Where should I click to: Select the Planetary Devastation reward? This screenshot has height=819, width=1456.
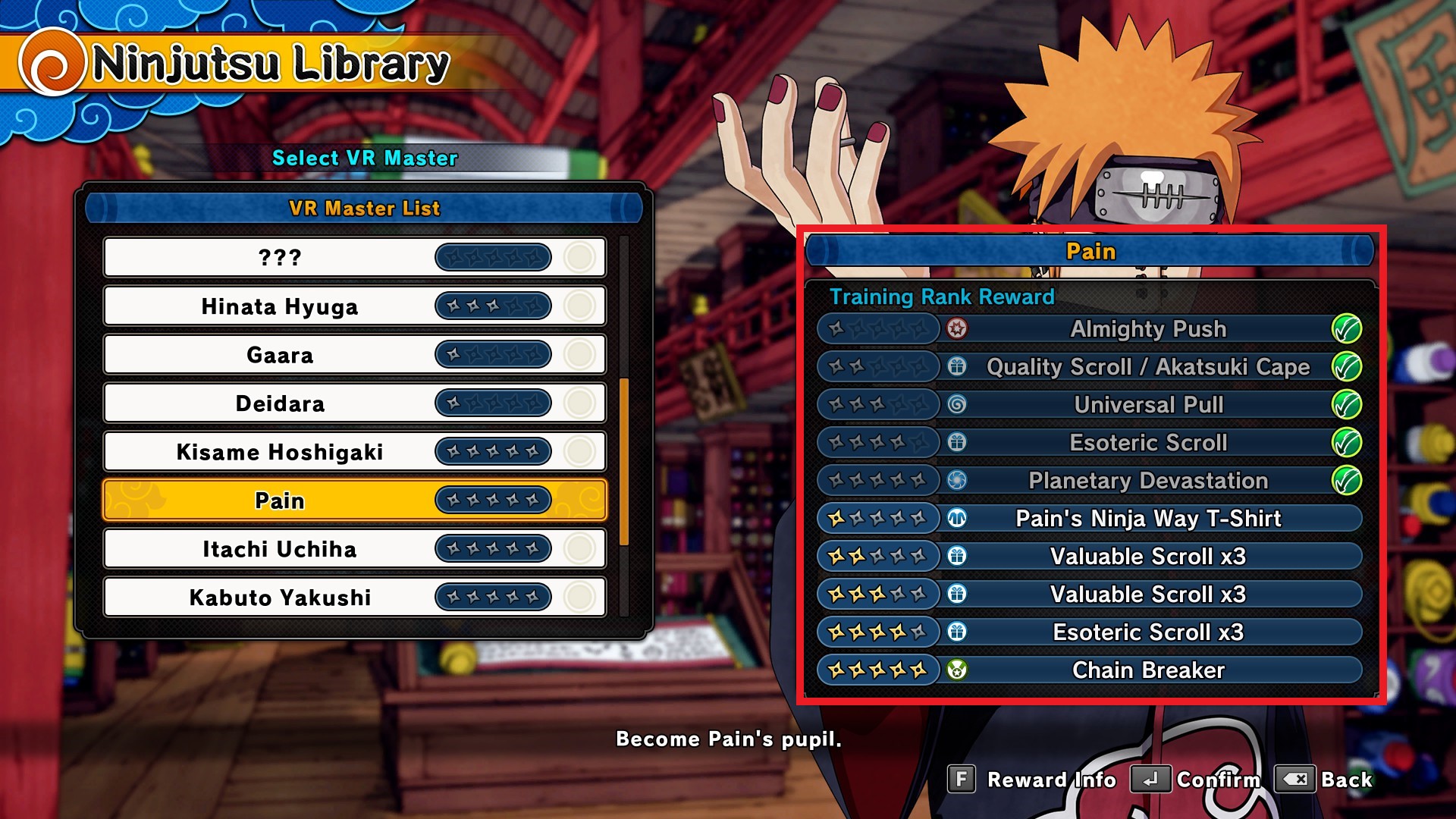point(1147,481)
